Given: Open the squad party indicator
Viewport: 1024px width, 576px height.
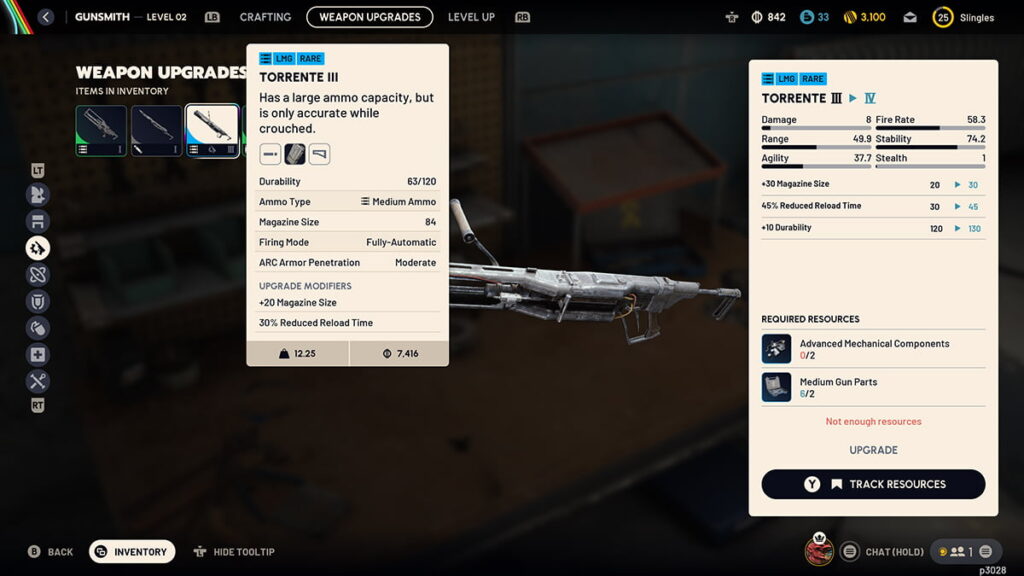Looking at the screenshot, I should (963, 551).
